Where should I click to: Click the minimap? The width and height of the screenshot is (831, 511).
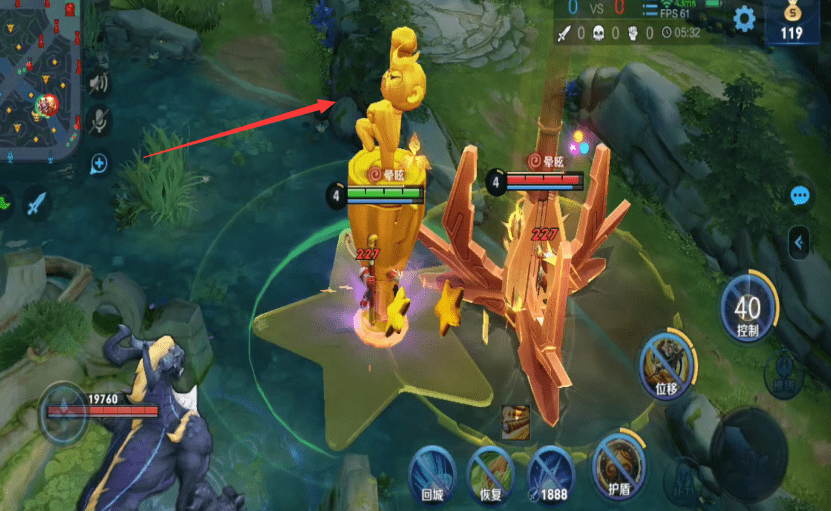coord(38,80)
